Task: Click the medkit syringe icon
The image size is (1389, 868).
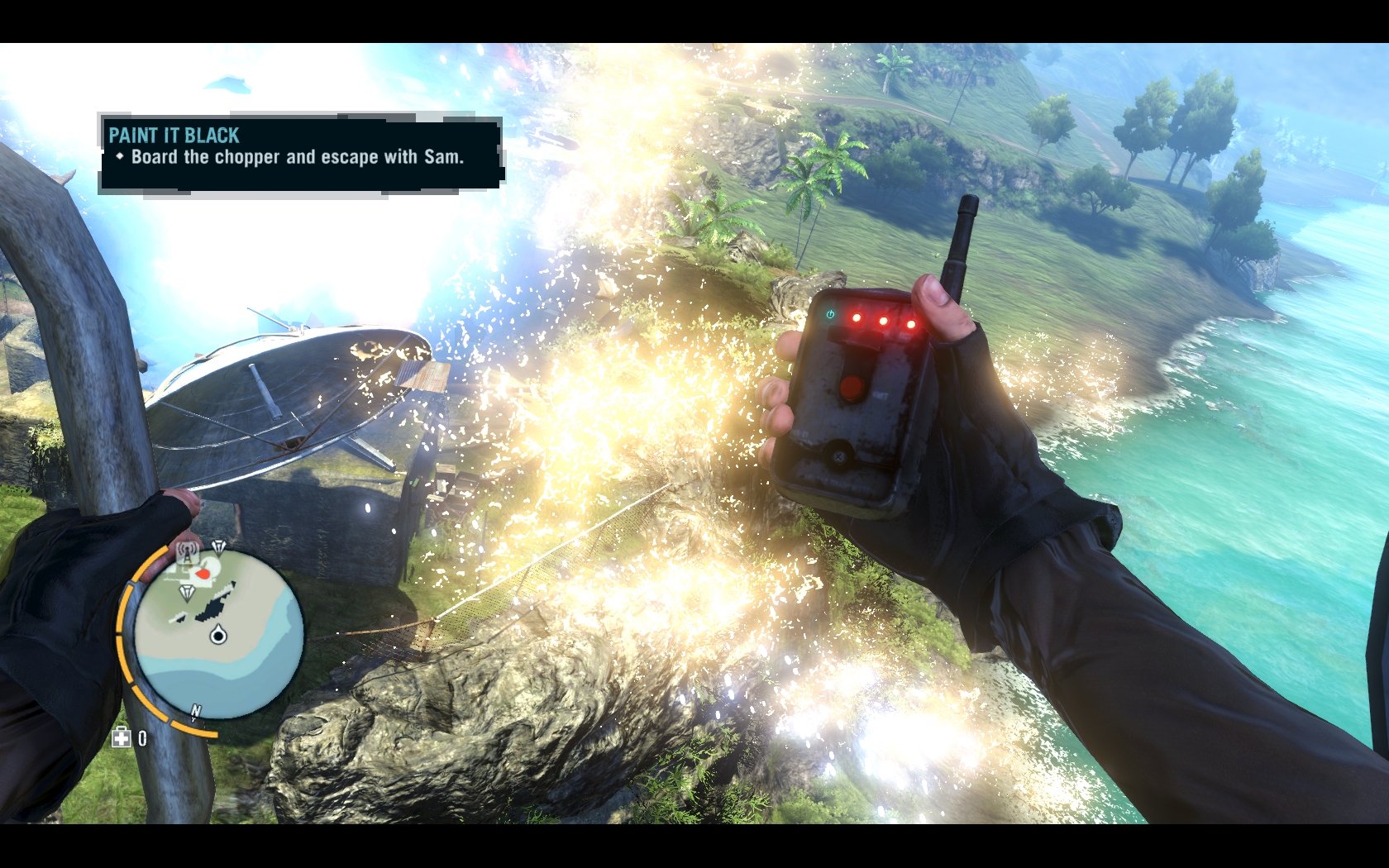Action: click(x=122, y=737)
